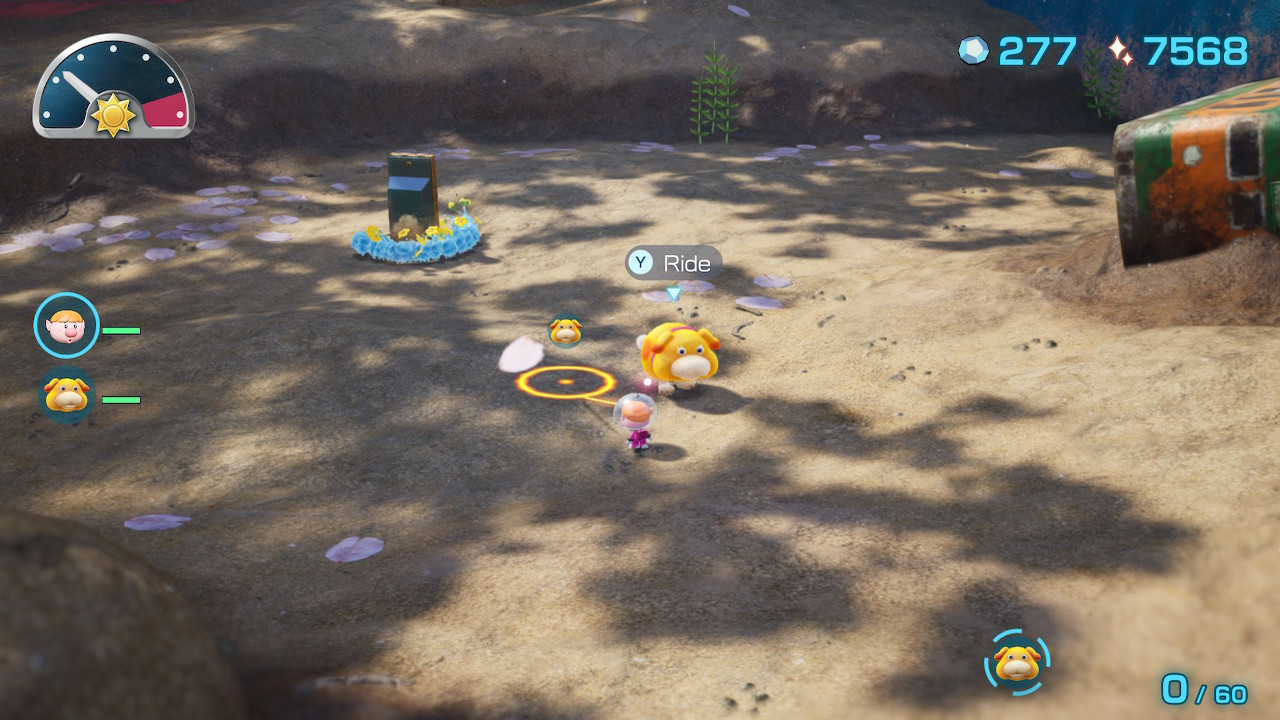
Task: Click the Oatchi squad icon above the 0/60 counter
Action: 1017,662
